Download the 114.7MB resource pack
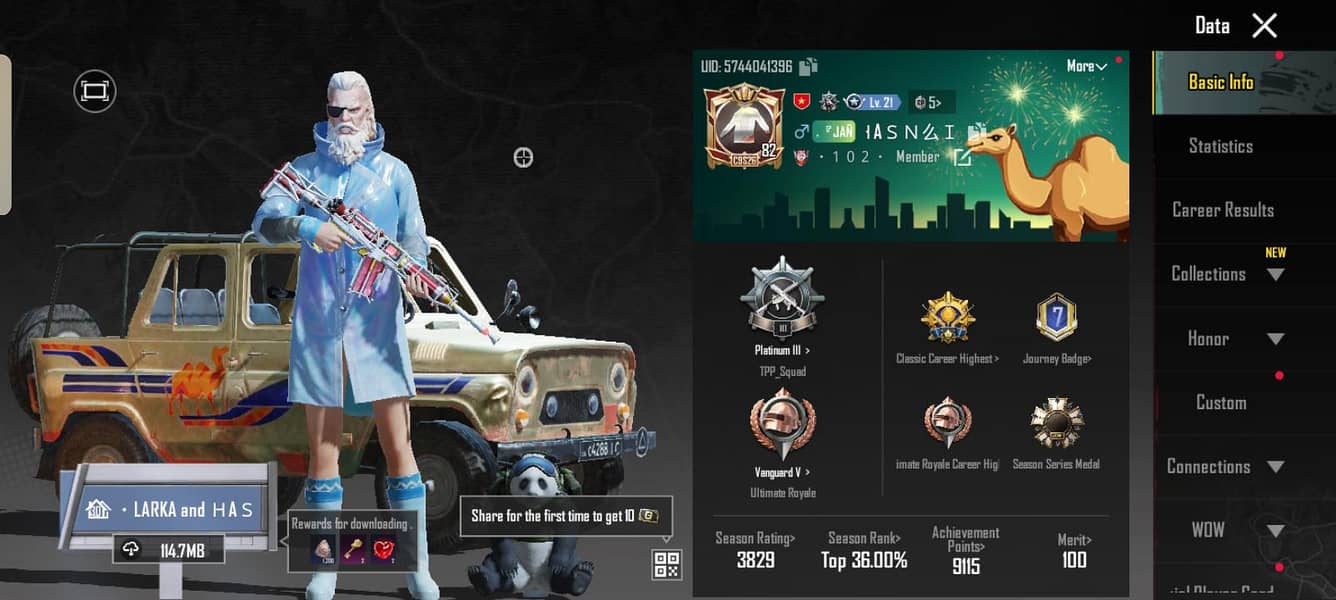 click(166, 549)
